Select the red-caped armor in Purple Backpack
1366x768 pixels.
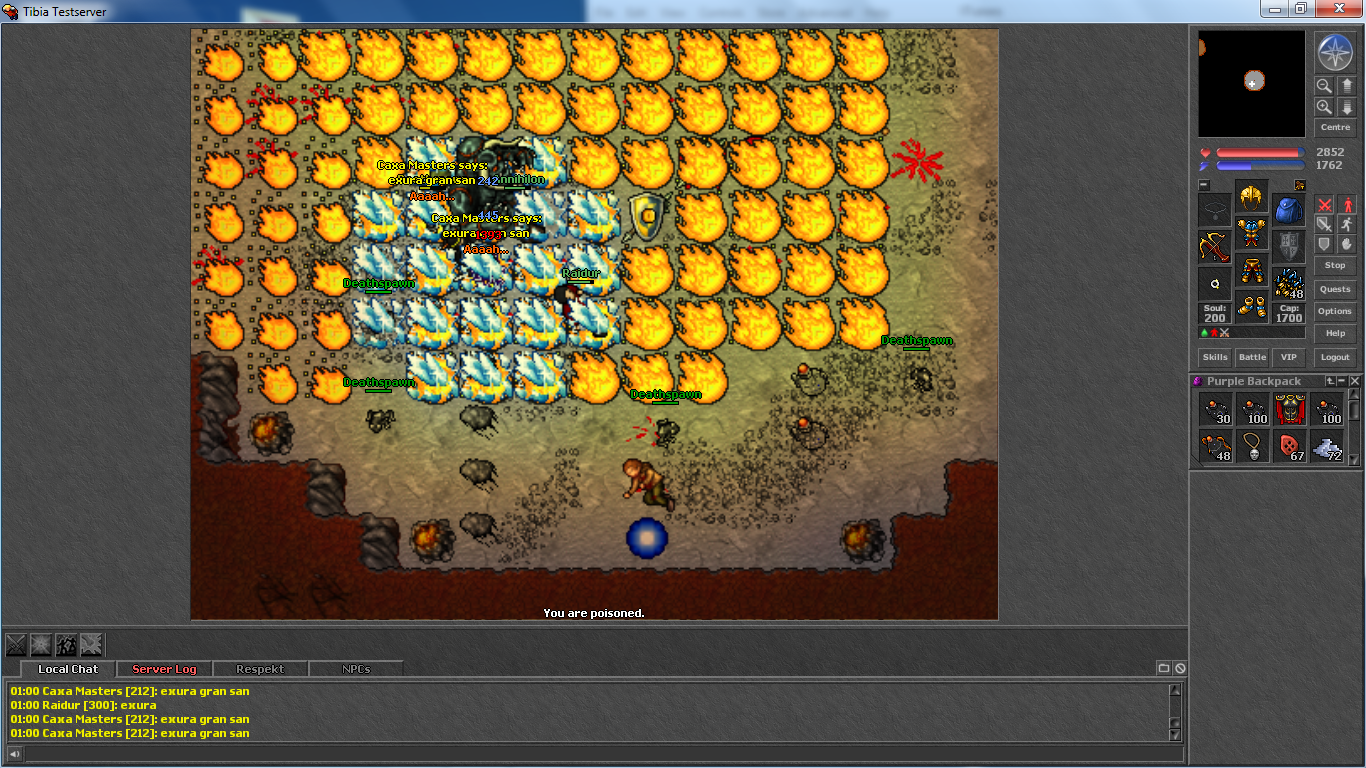pyautogui.click(x=1290, y=409)
